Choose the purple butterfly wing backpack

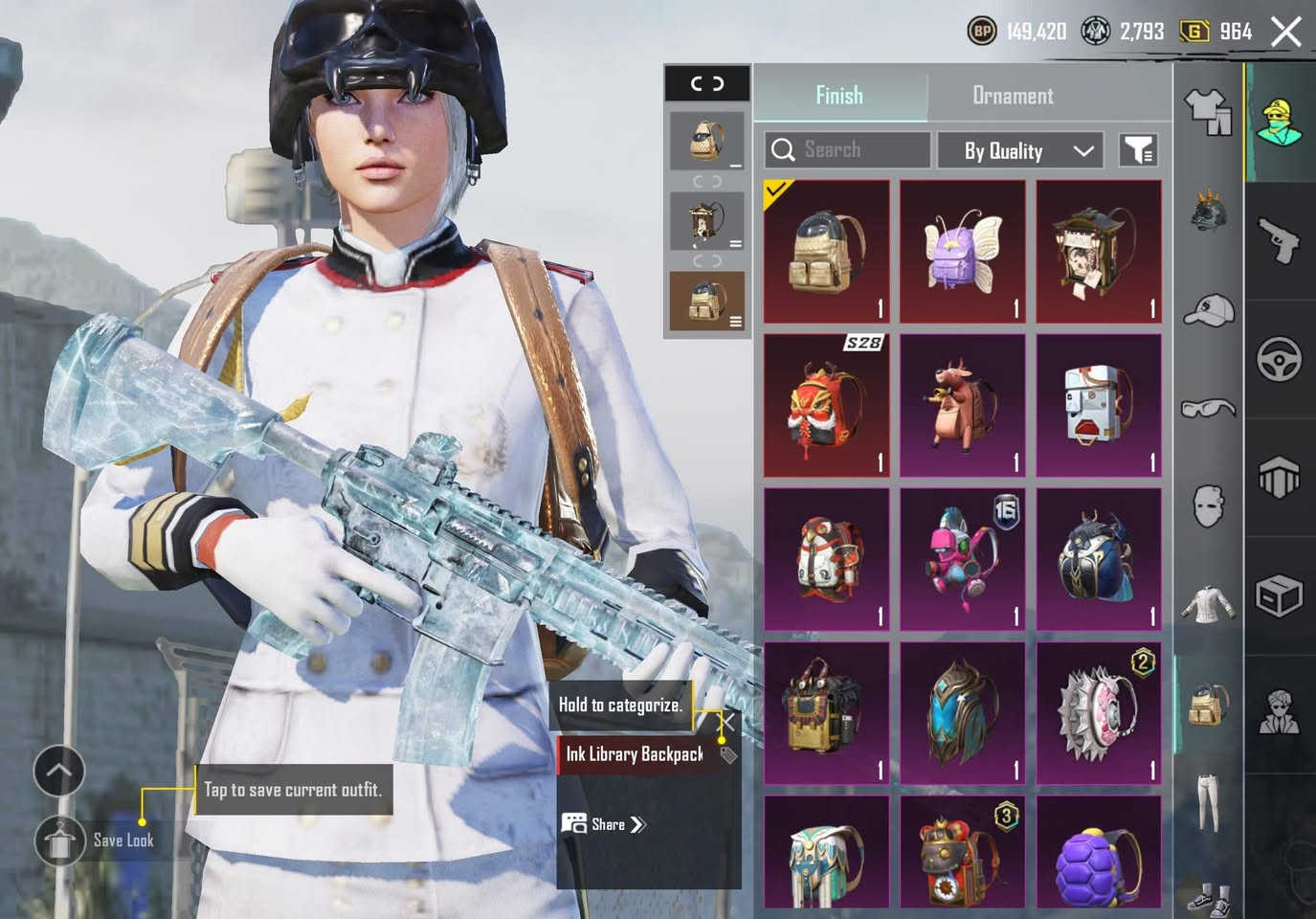point(963,252)
